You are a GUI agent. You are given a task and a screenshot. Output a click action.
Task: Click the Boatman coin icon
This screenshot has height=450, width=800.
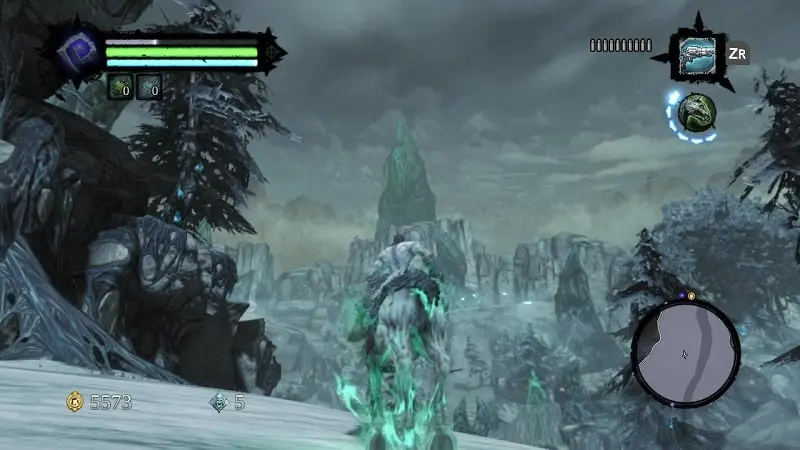tap(219, 402)
